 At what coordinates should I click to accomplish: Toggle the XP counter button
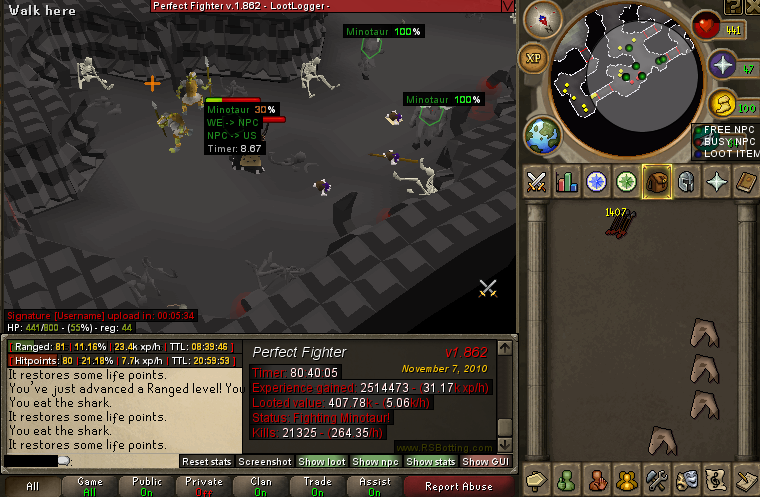pos(535,58)
